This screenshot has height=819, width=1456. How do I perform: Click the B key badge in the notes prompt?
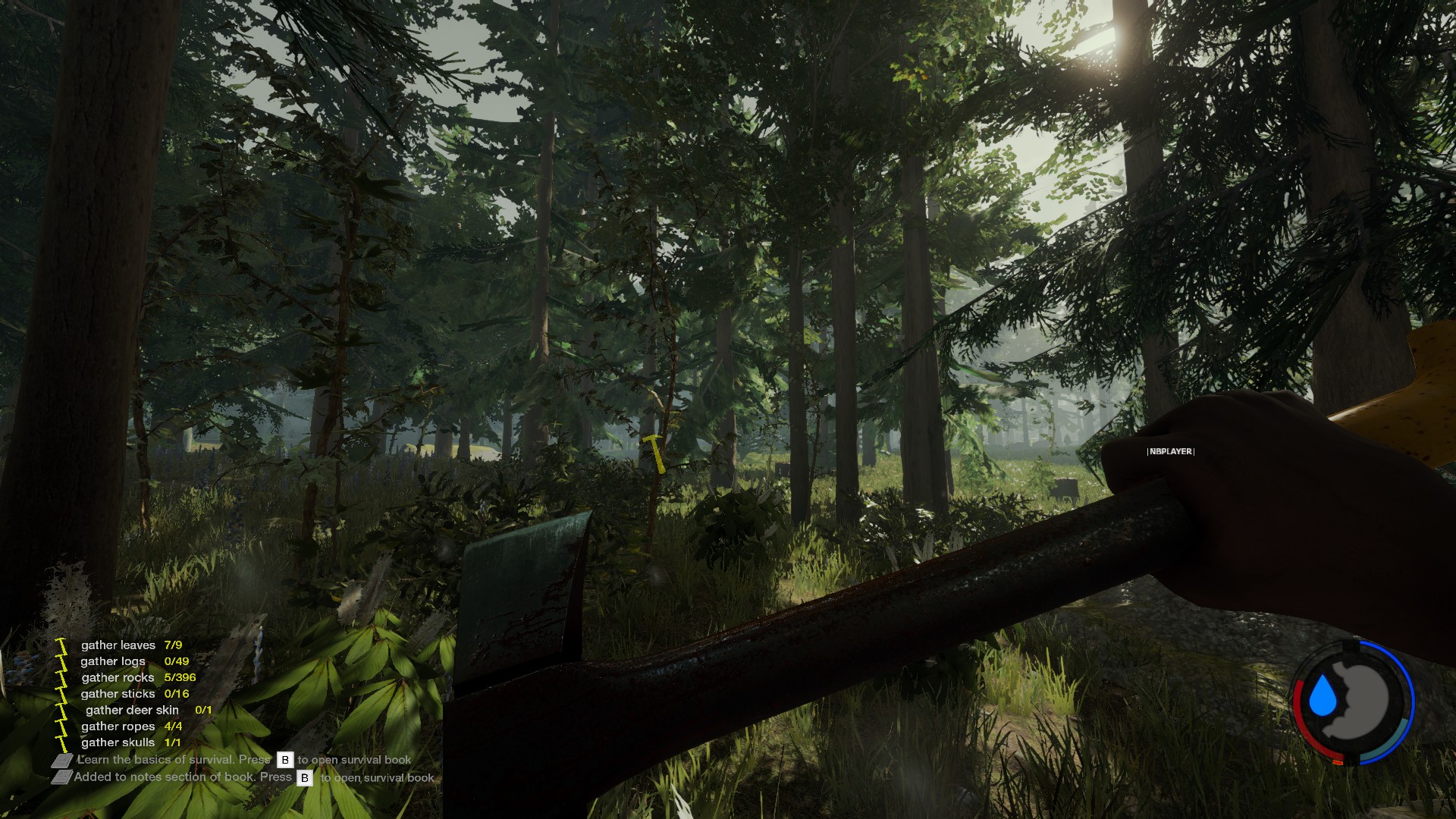tap(305, 778)
